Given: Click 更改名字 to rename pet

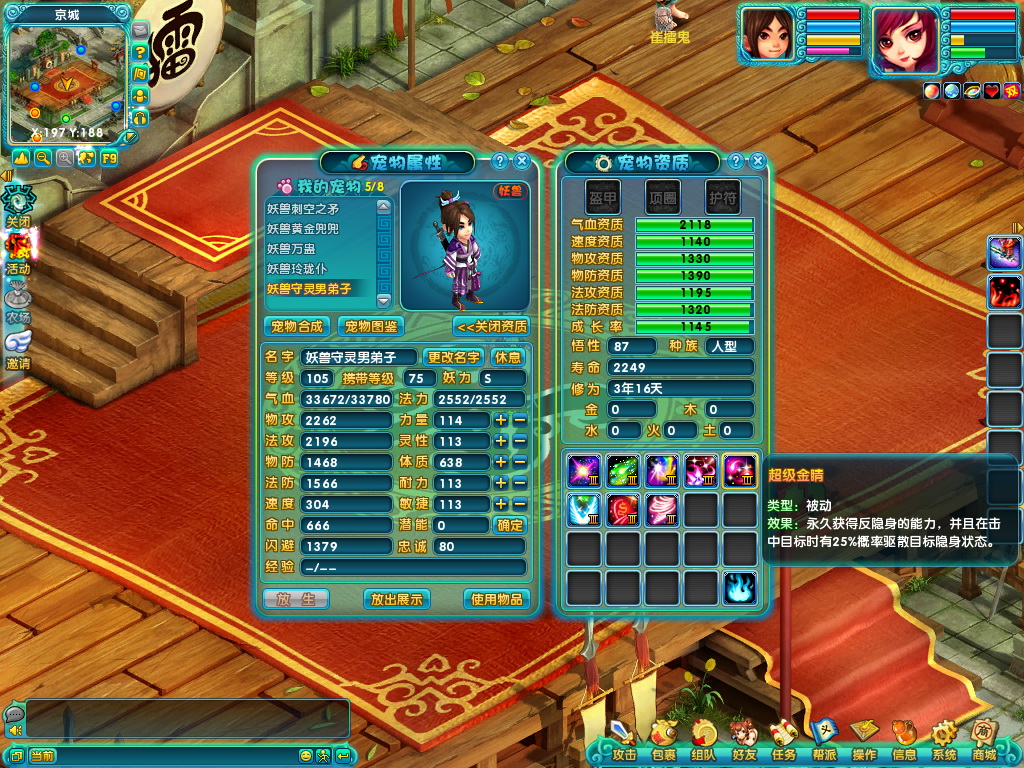Looking at the screenshot, I should 454,357.
